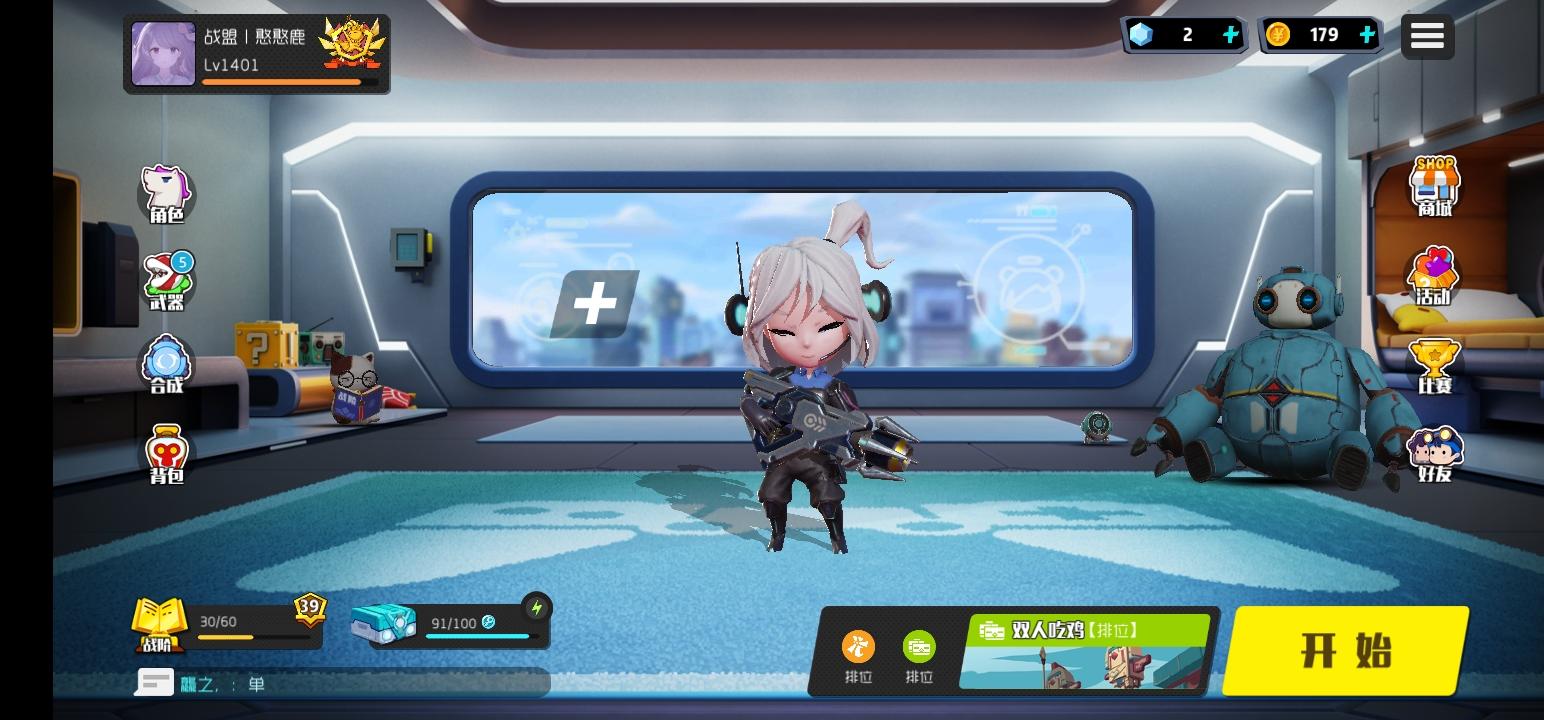The width and height of the screenshot is (1544, 720).
Task: Enter the 商城 shop
Action: (x=1434, y=187)
